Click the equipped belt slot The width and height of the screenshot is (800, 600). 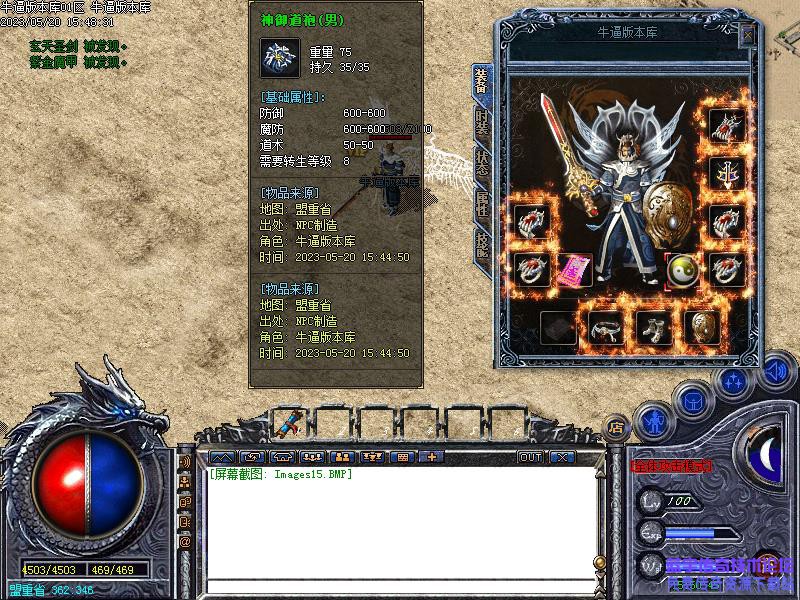coord(606,327)
